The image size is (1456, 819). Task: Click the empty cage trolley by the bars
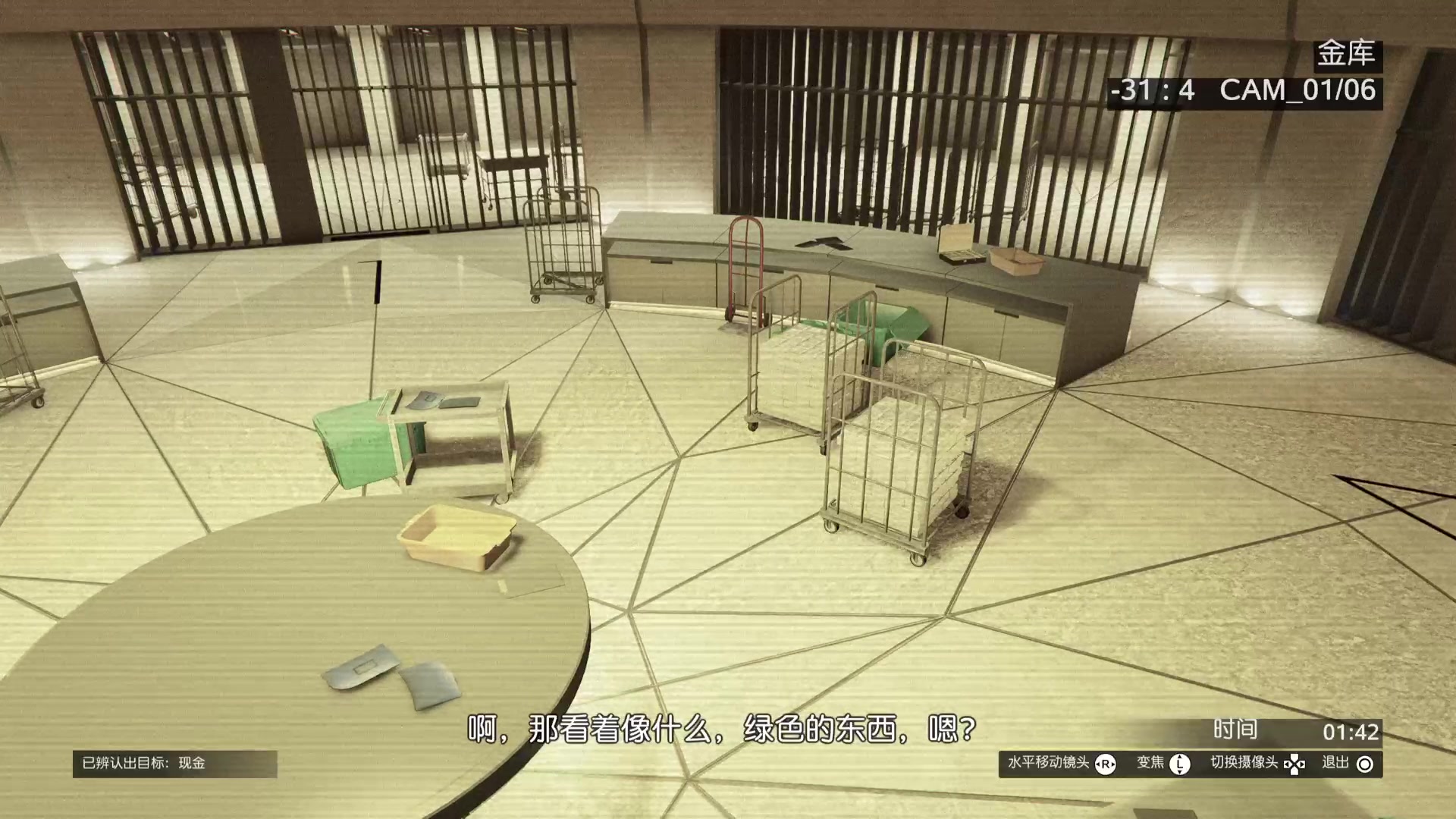click(x=563, y=243)
